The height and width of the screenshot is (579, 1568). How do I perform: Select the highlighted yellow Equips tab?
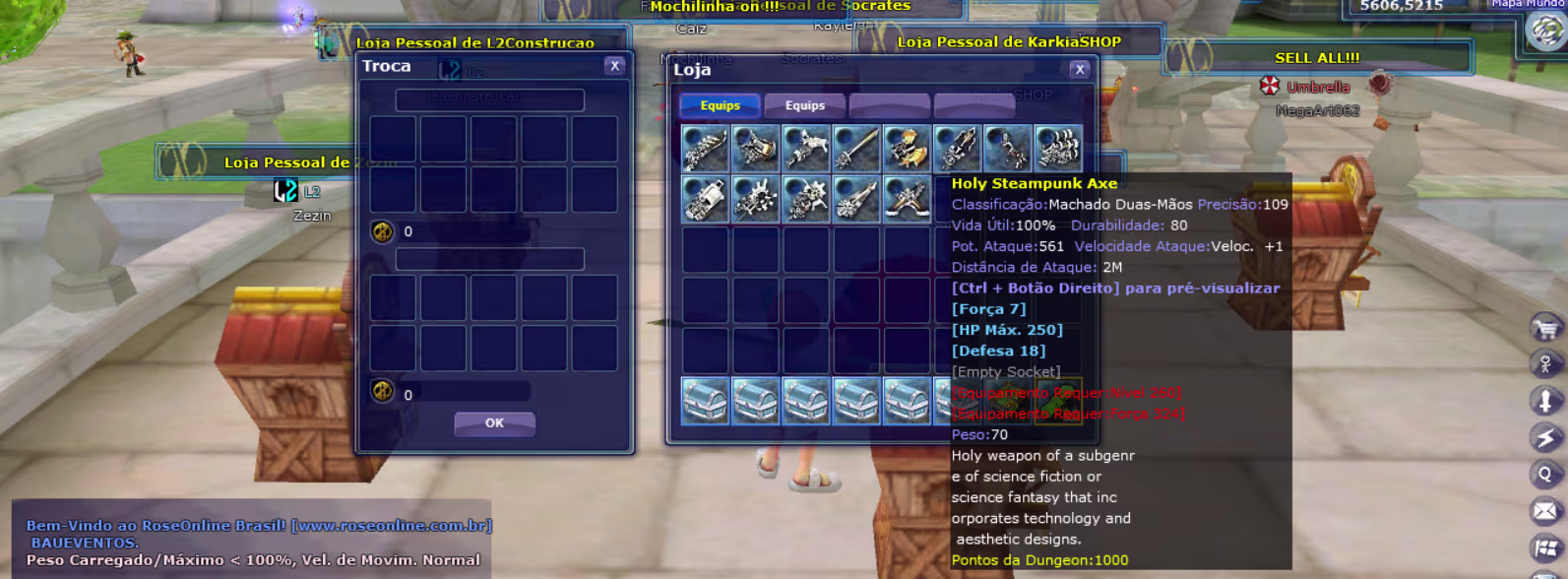[x=720, y=105]
